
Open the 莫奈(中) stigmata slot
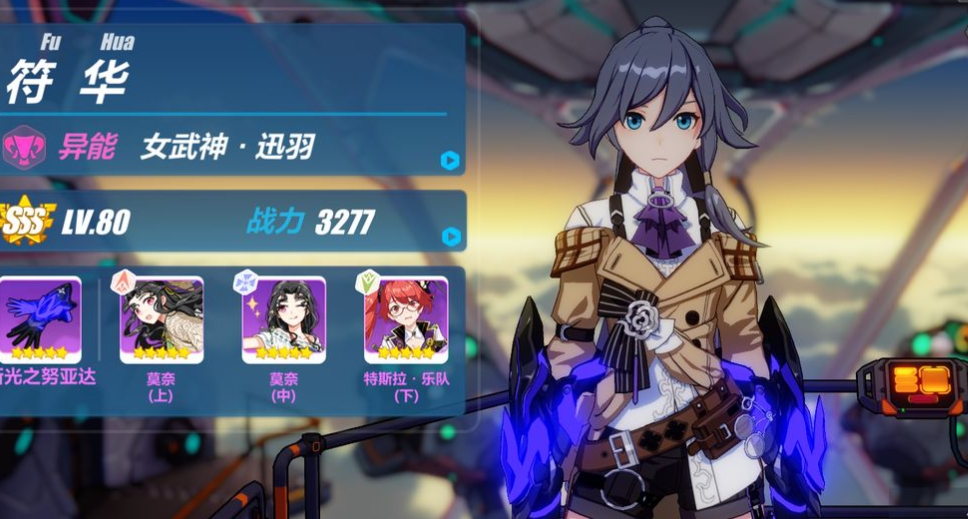coord(283,319)
